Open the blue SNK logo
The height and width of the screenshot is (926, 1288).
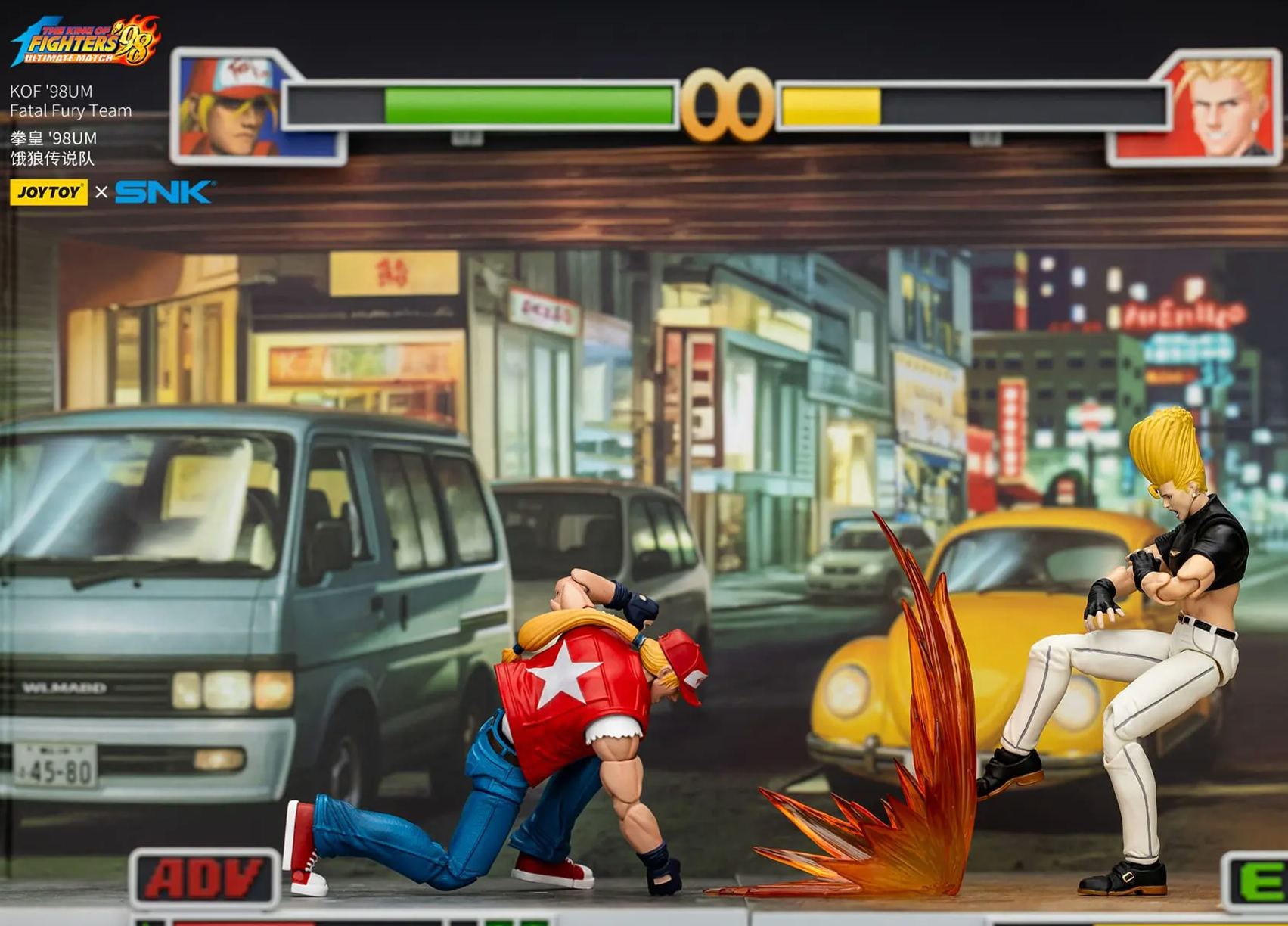click(x=164, y=192)
